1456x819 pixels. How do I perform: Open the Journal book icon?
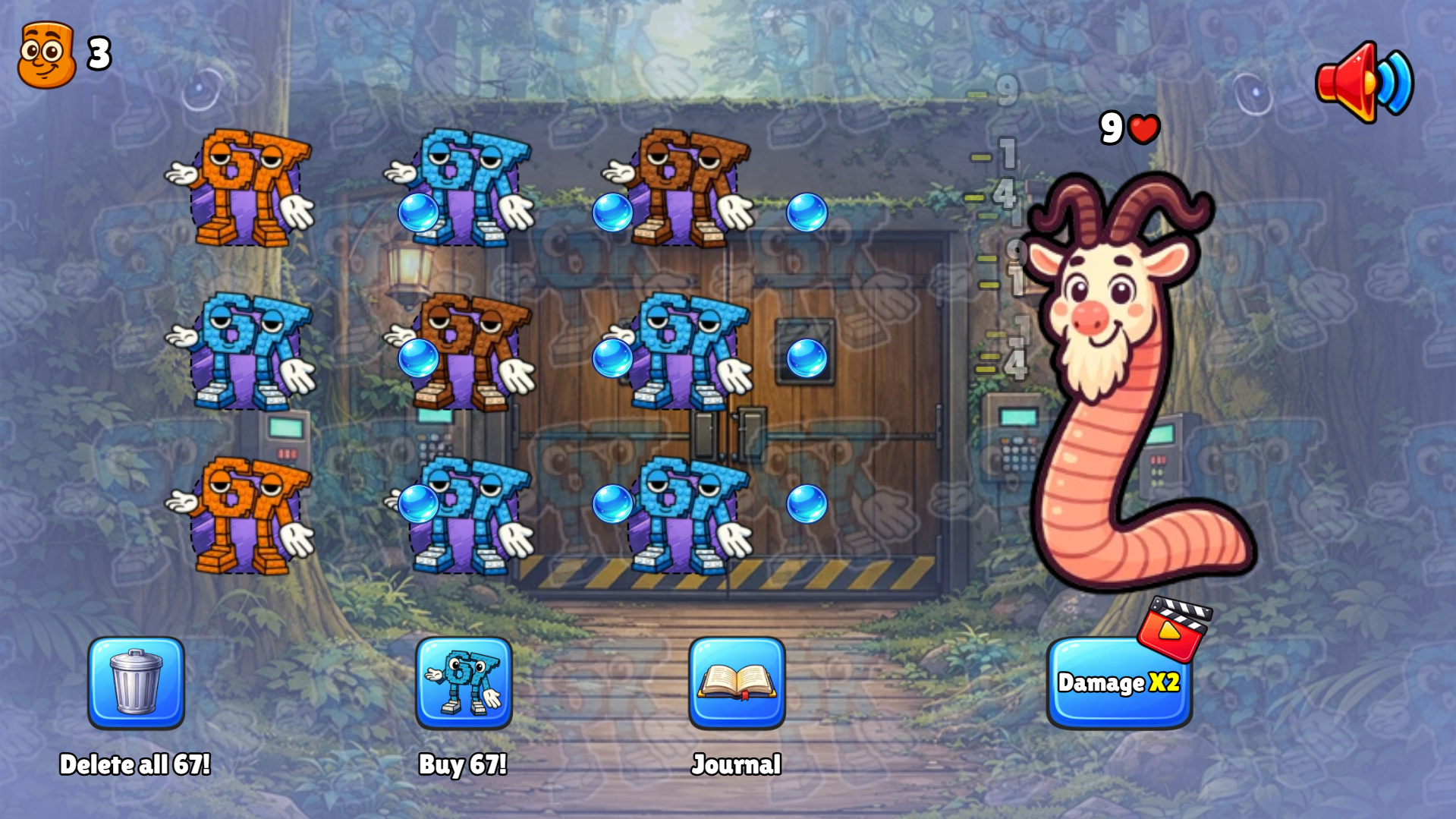(x=736, y=685)
